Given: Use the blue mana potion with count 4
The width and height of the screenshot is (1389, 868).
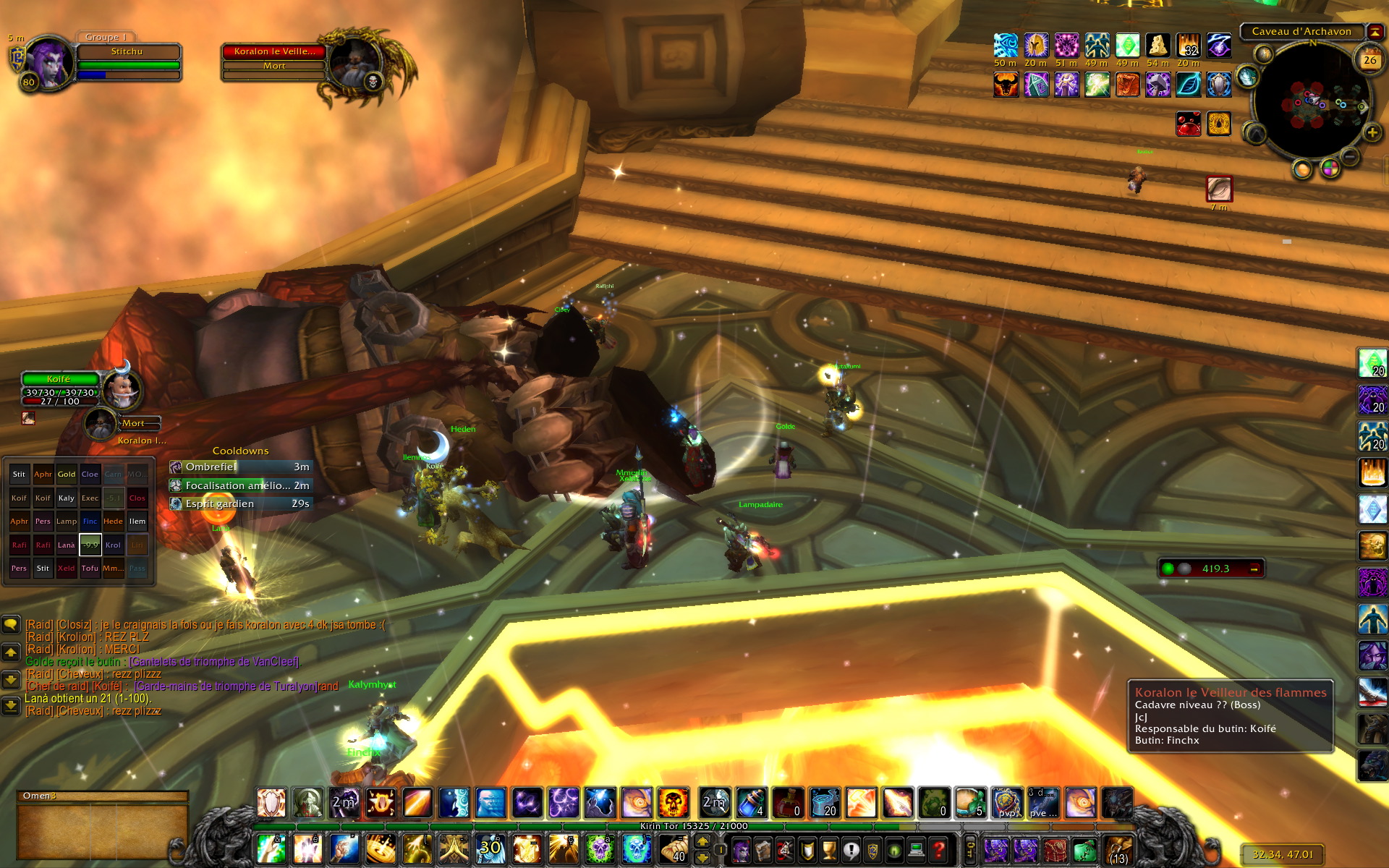Looking at the screenshot, I should pyautogui.click(x=751, y=803).
